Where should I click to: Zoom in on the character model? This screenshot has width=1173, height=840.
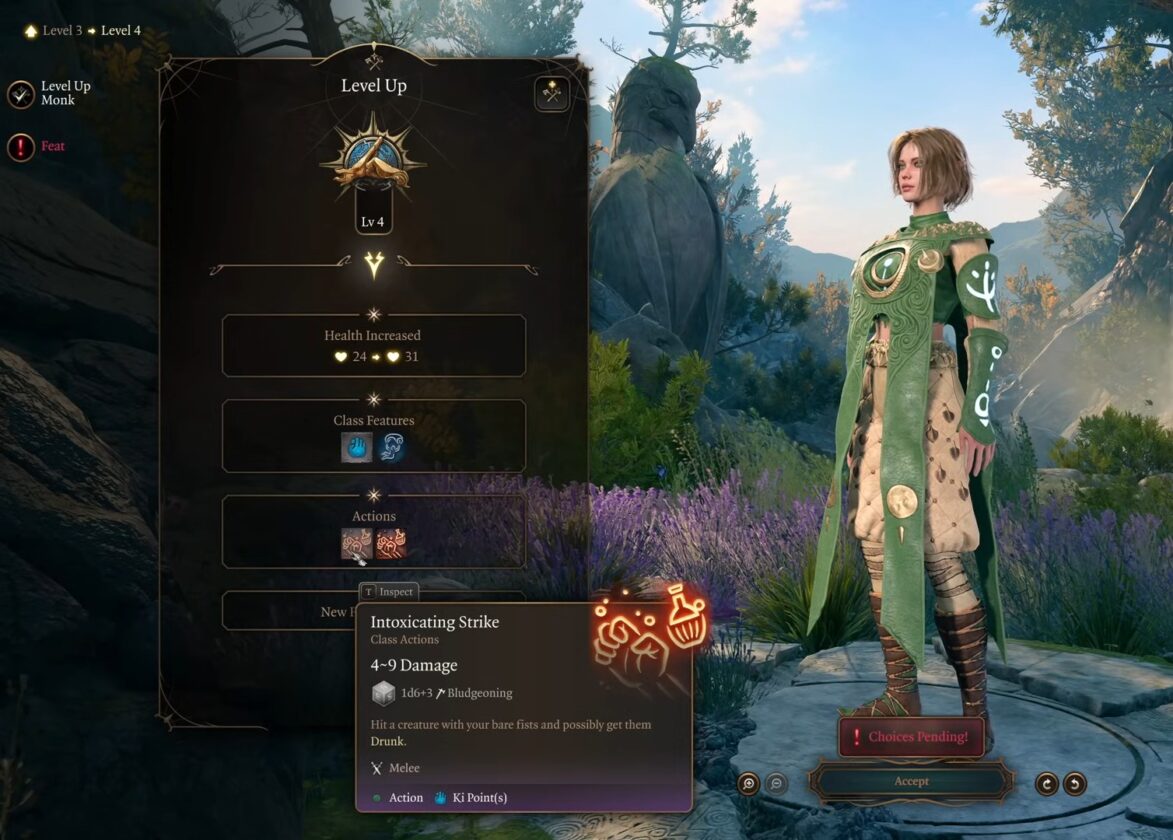coord(749,783)
